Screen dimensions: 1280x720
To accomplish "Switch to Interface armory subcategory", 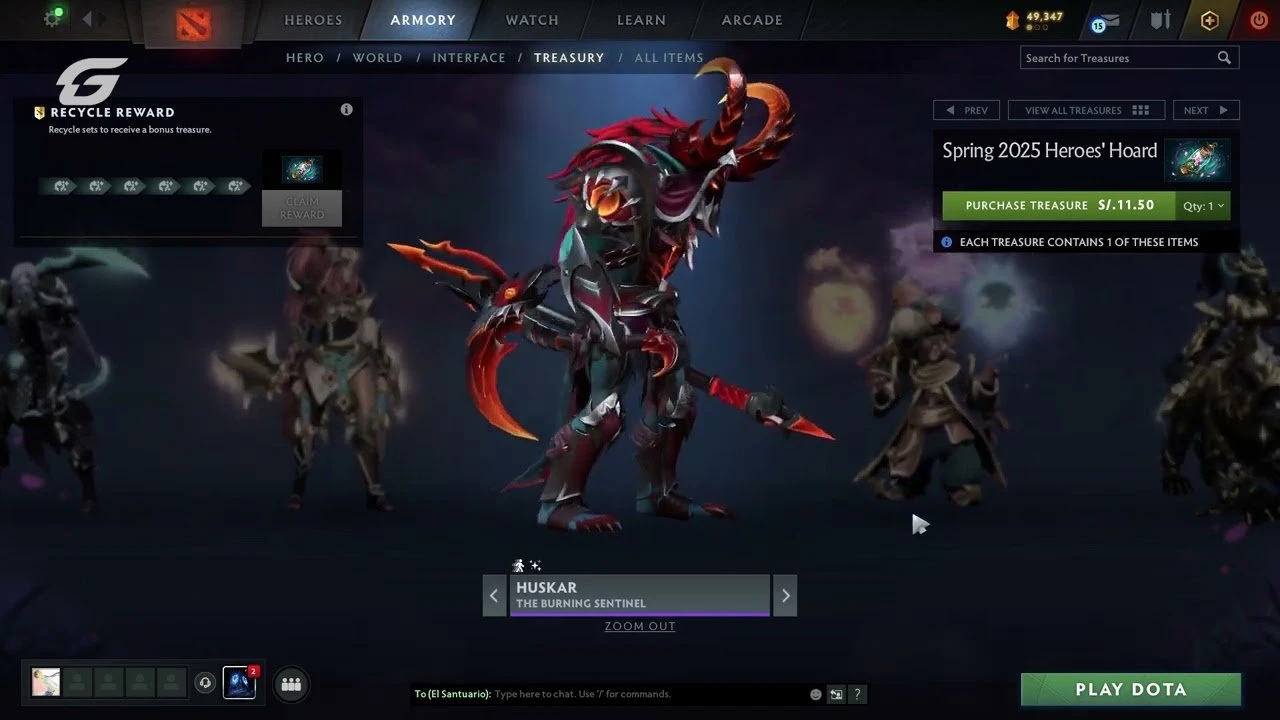I will (469, 58).
